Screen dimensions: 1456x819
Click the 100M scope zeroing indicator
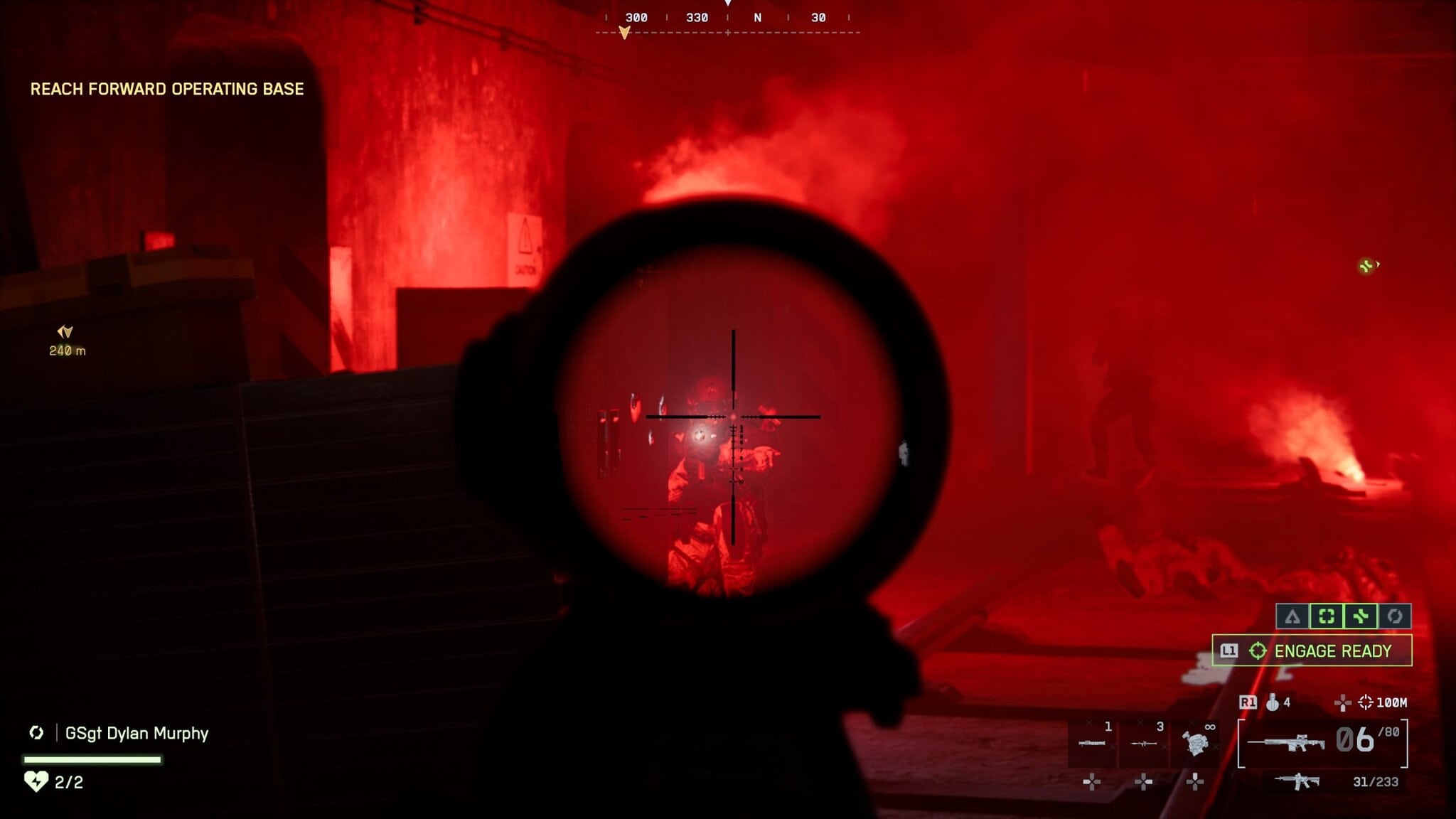(1383, 702)
